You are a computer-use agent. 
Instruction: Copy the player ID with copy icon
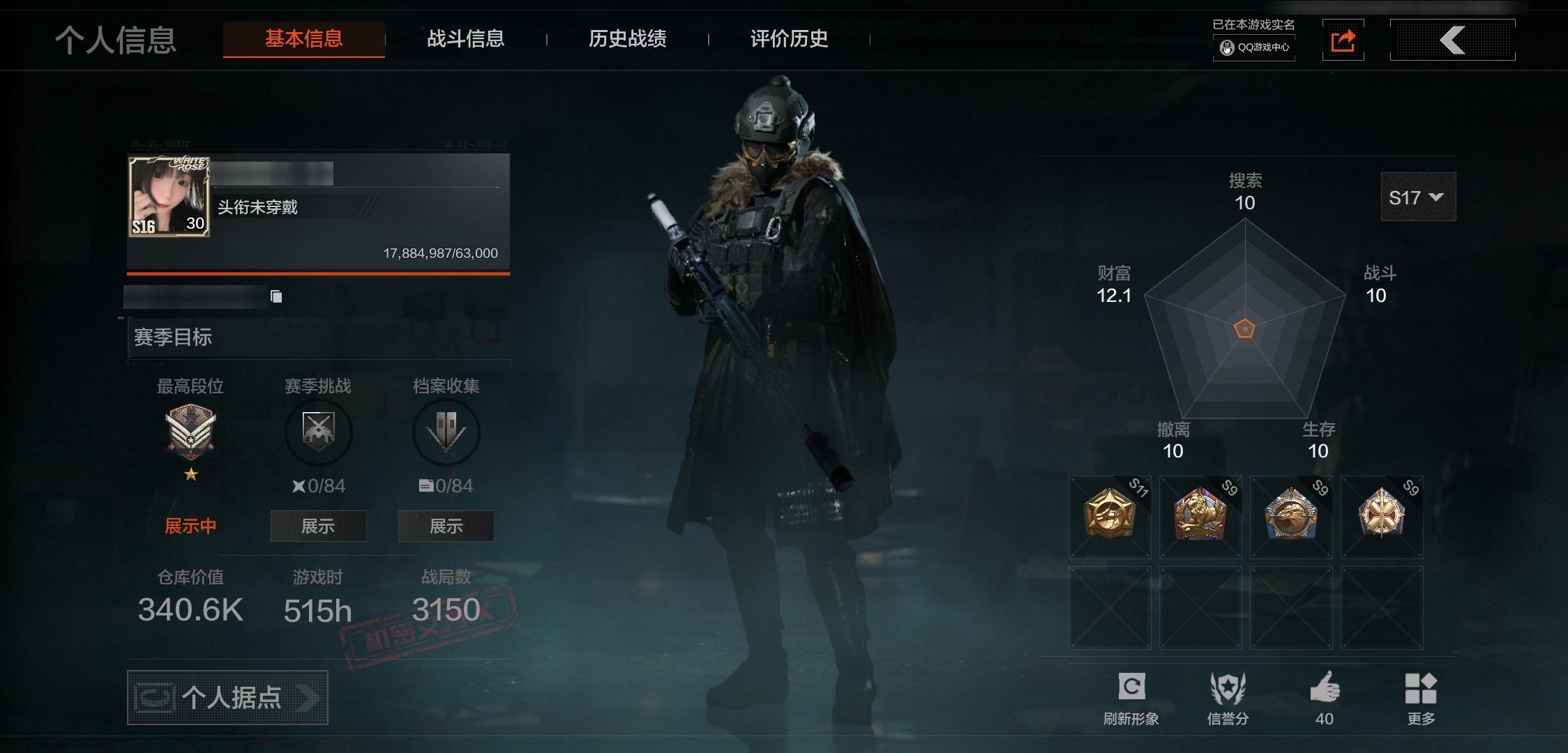(x=276, y=297)
